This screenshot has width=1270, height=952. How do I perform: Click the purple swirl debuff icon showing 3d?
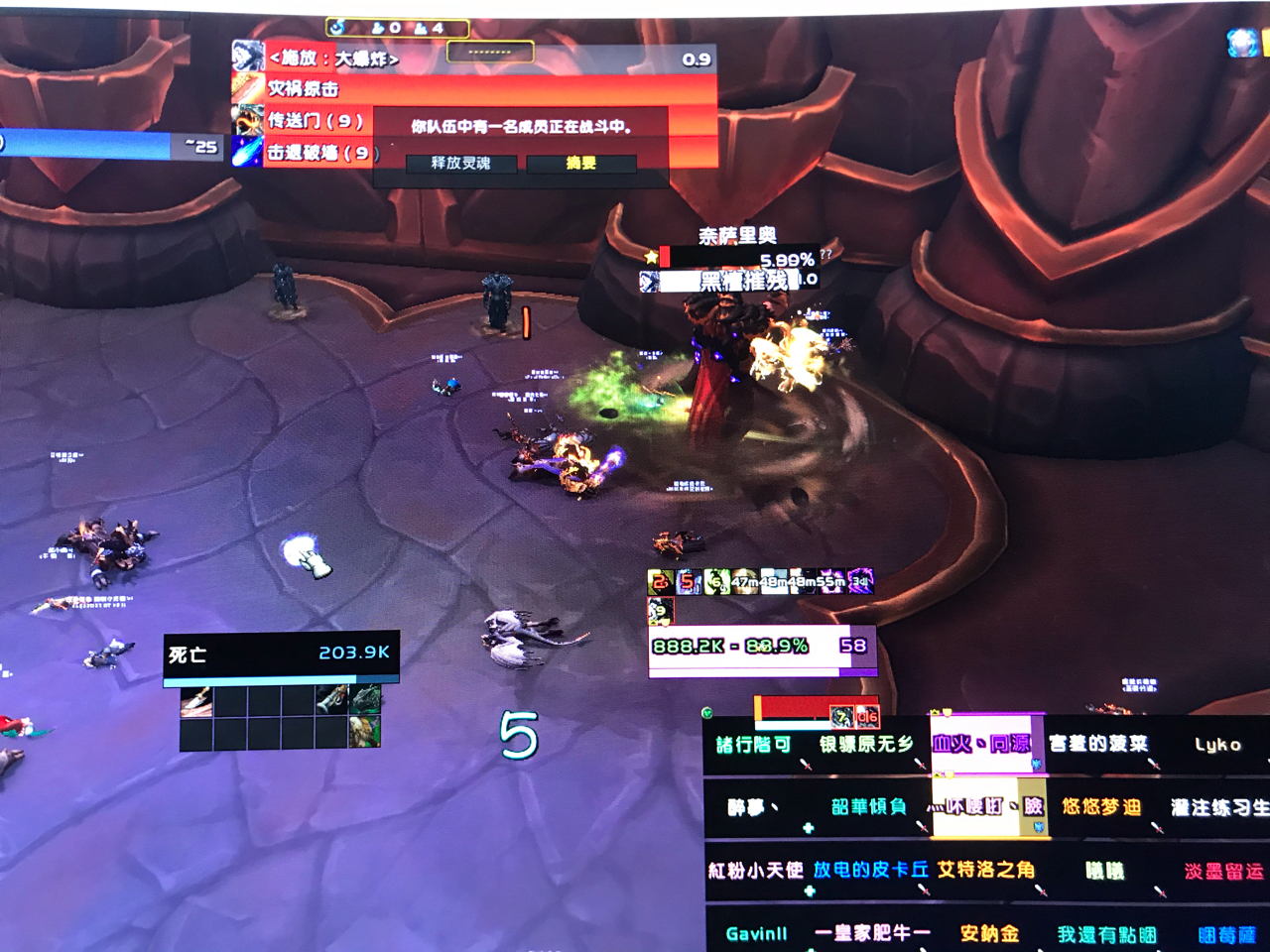(861, 581)
